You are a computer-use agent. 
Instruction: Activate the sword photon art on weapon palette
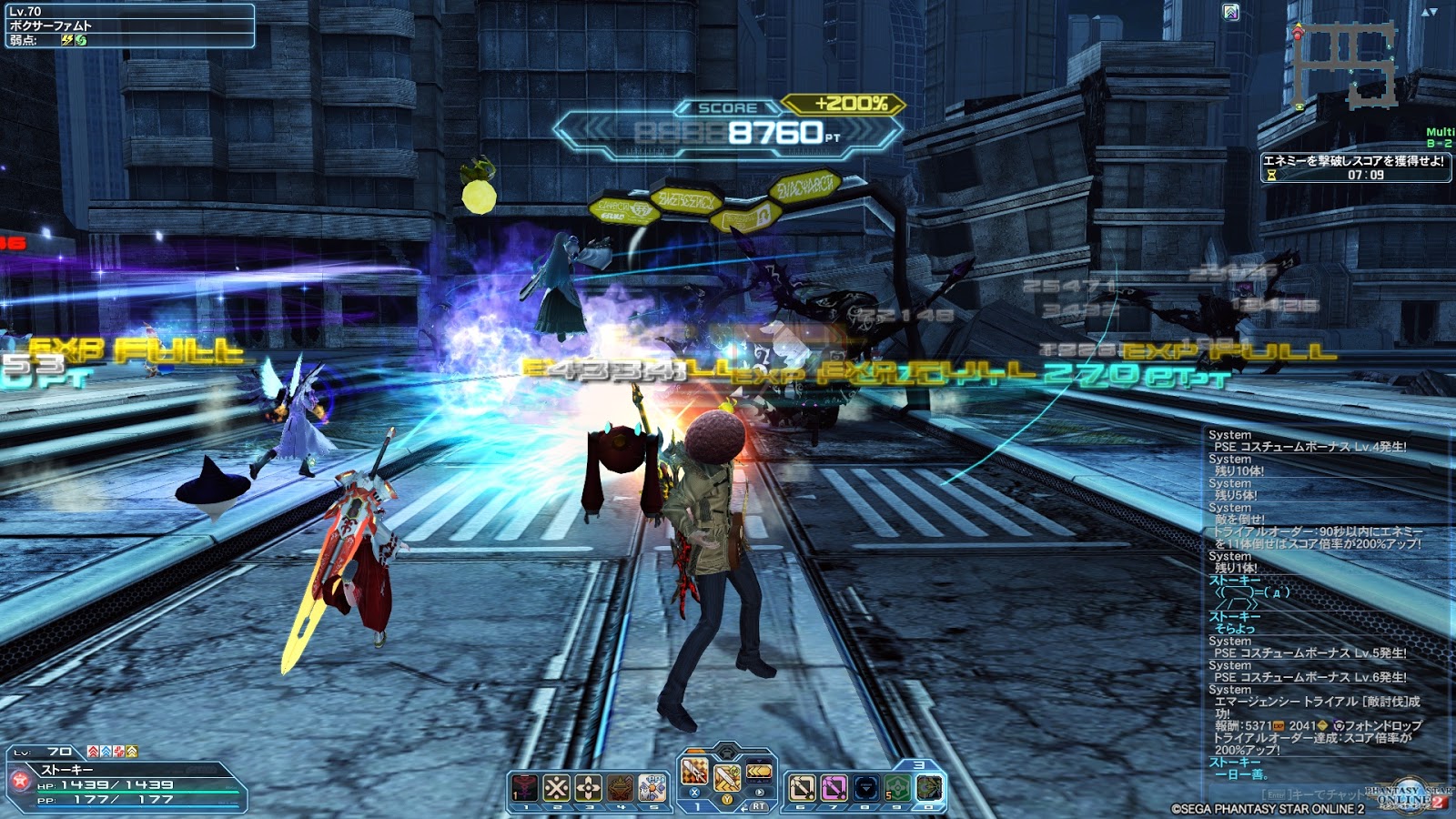(694, 773)
